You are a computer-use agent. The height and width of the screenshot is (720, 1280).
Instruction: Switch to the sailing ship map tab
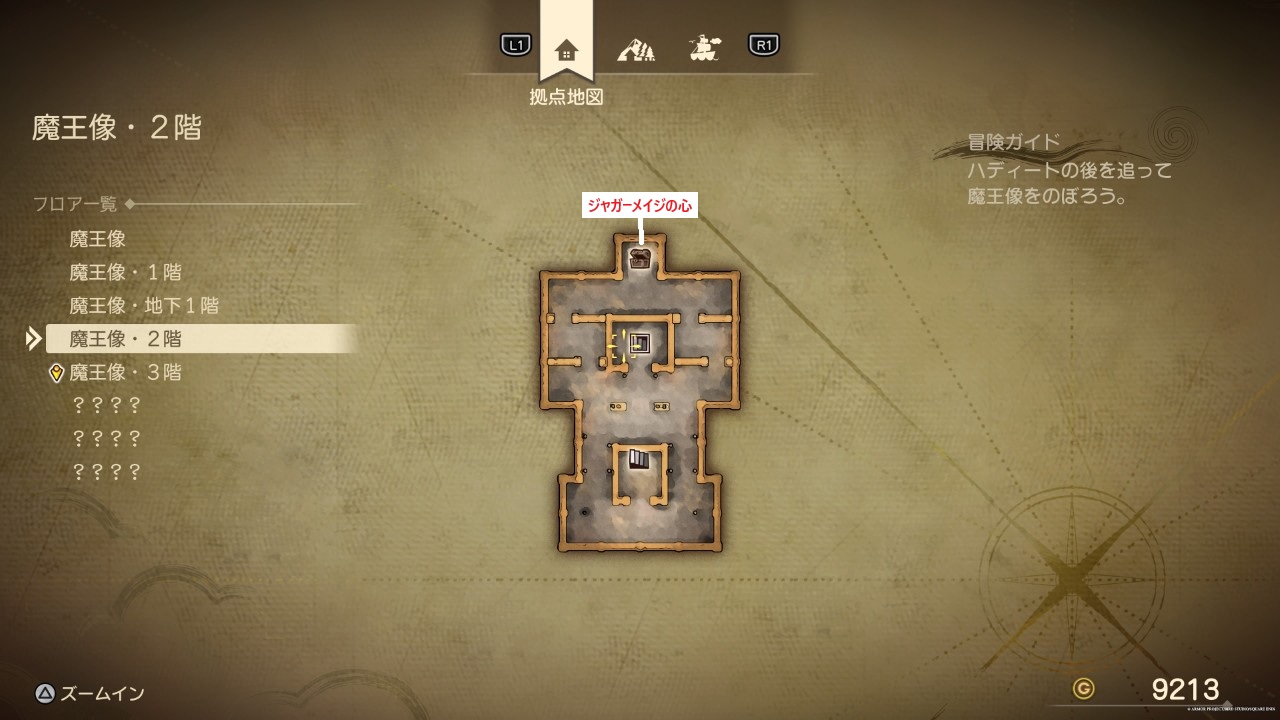tap(705, 47)
